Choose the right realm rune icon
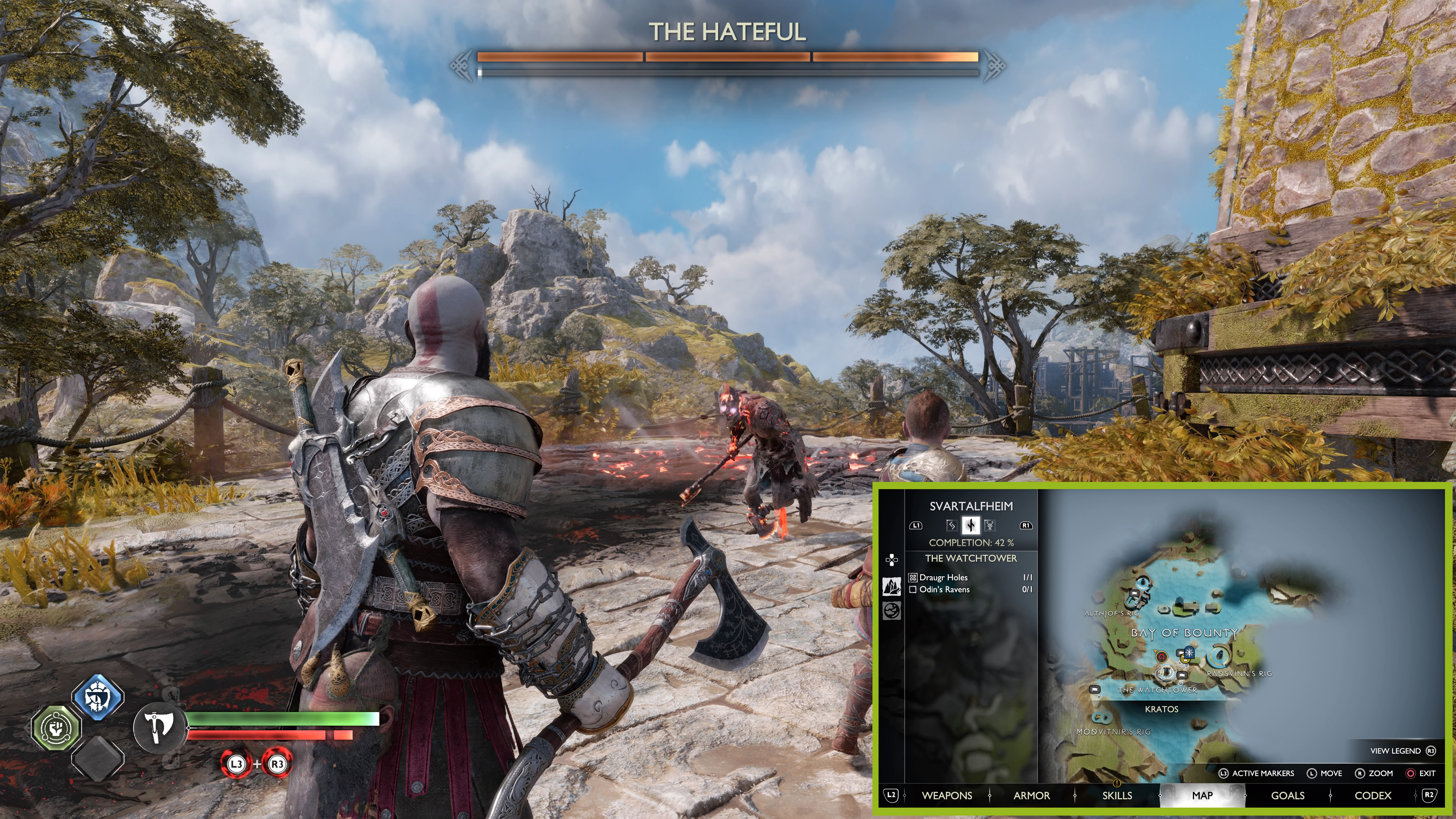Viewport: 1456px width, 819px height. pos(990,525)
